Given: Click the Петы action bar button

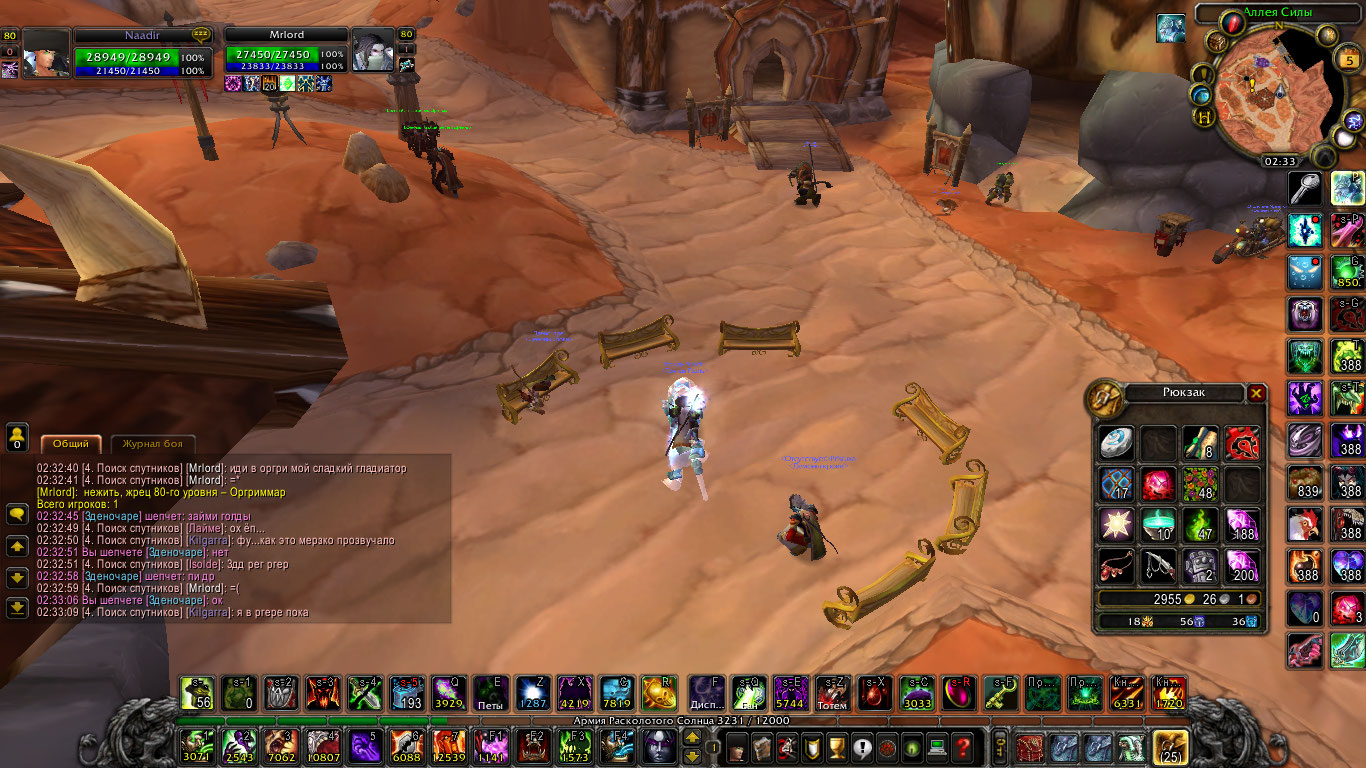Looking at the screenshot, I should click(x=490, y=692).
